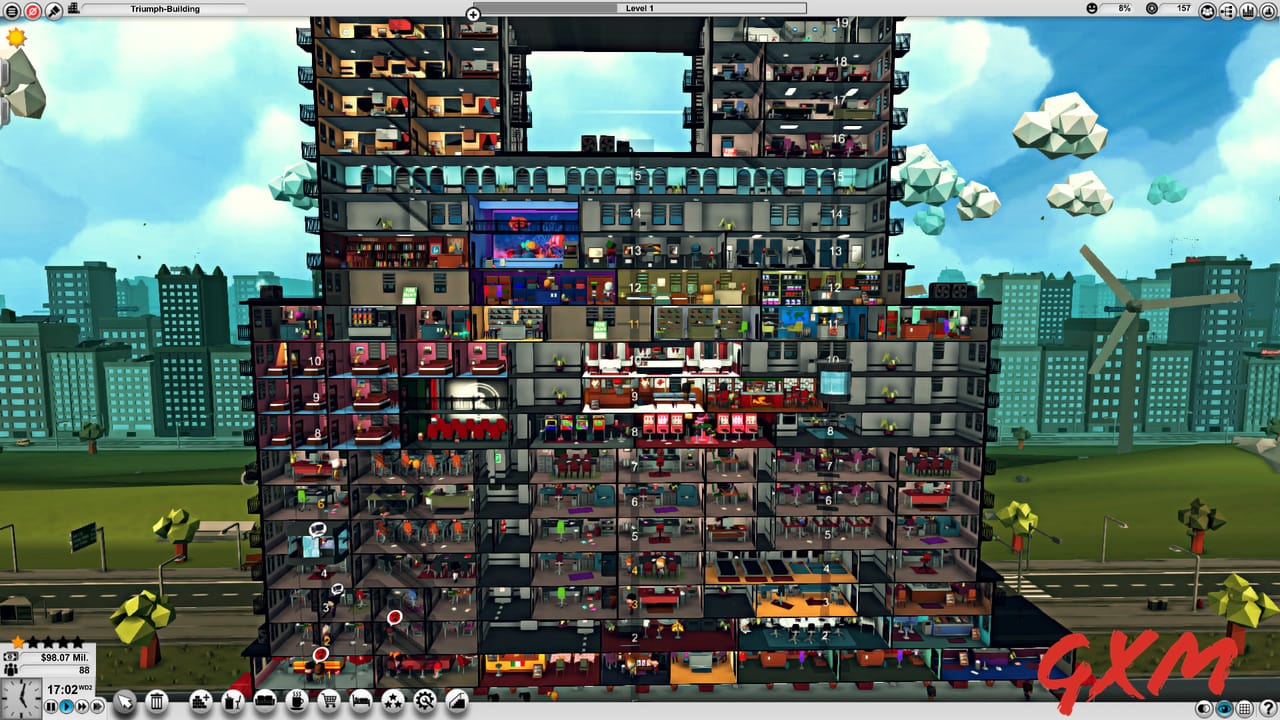The height and width of the screenshot is (720, 1280).
Task: Open the escalator and stairs builder
Action: [x=458, y=703]
